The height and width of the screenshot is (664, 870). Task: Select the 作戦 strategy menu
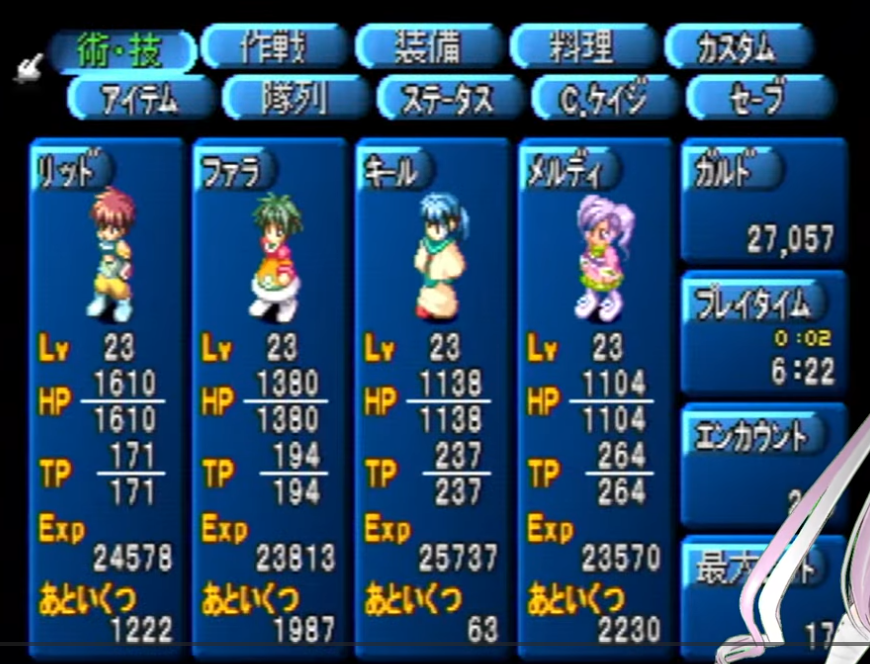pyautogui.click(x=275, y=47)
